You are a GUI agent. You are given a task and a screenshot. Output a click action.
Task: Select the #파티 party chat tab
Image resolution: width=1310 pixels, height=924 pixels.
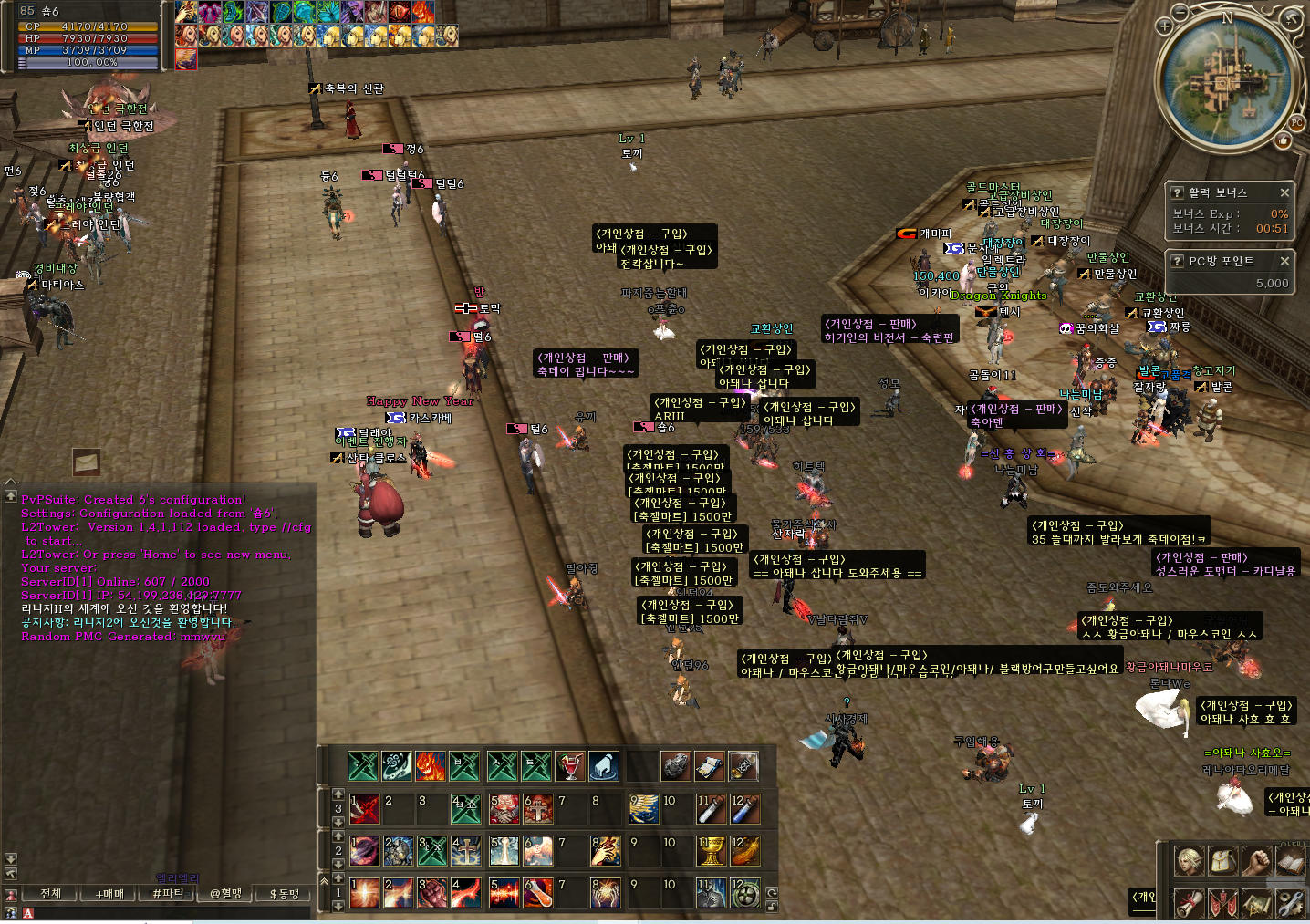[168, 894]
